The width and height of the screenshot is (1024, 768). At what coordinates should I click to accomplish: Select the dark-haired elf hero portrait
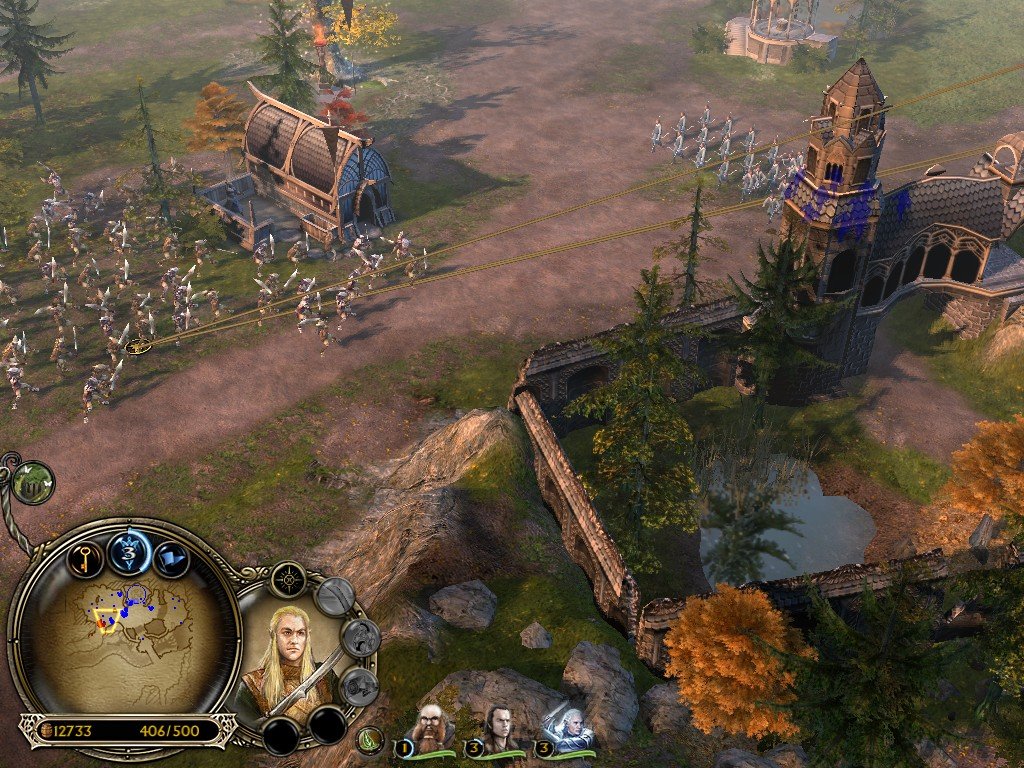coord(497,730)
